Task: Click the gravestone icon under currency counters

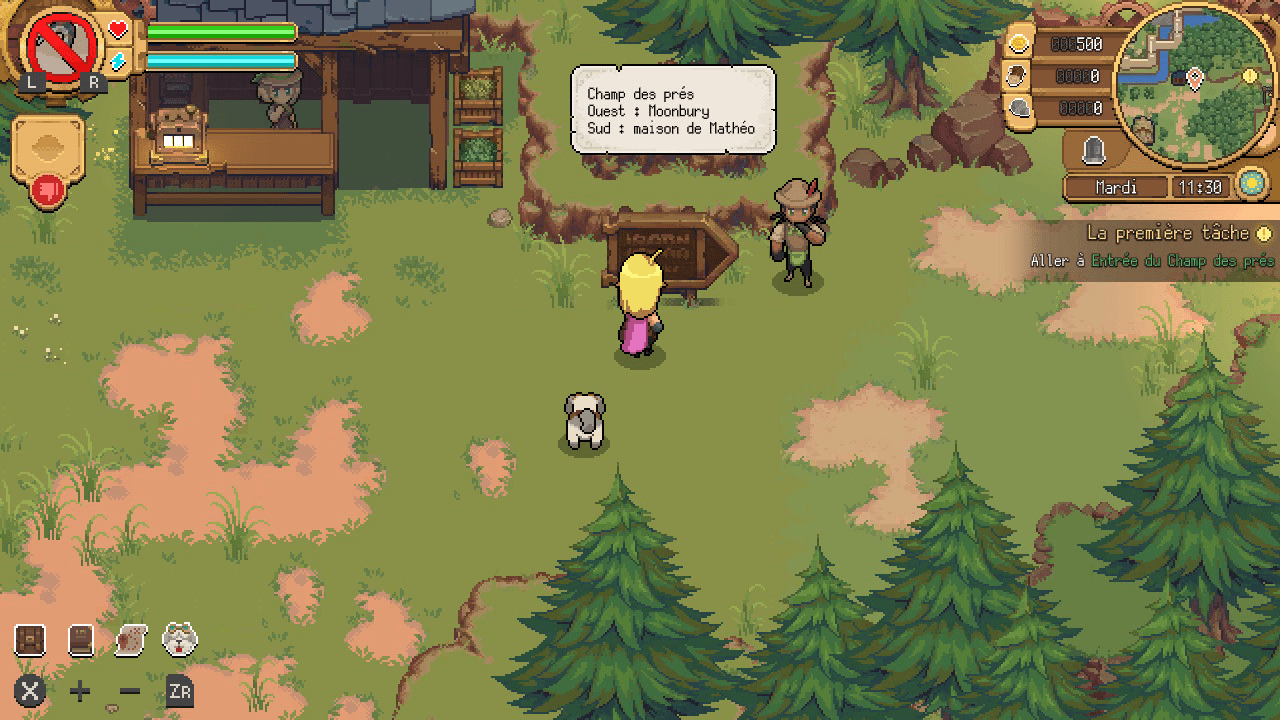Action: click(1094, 151)
